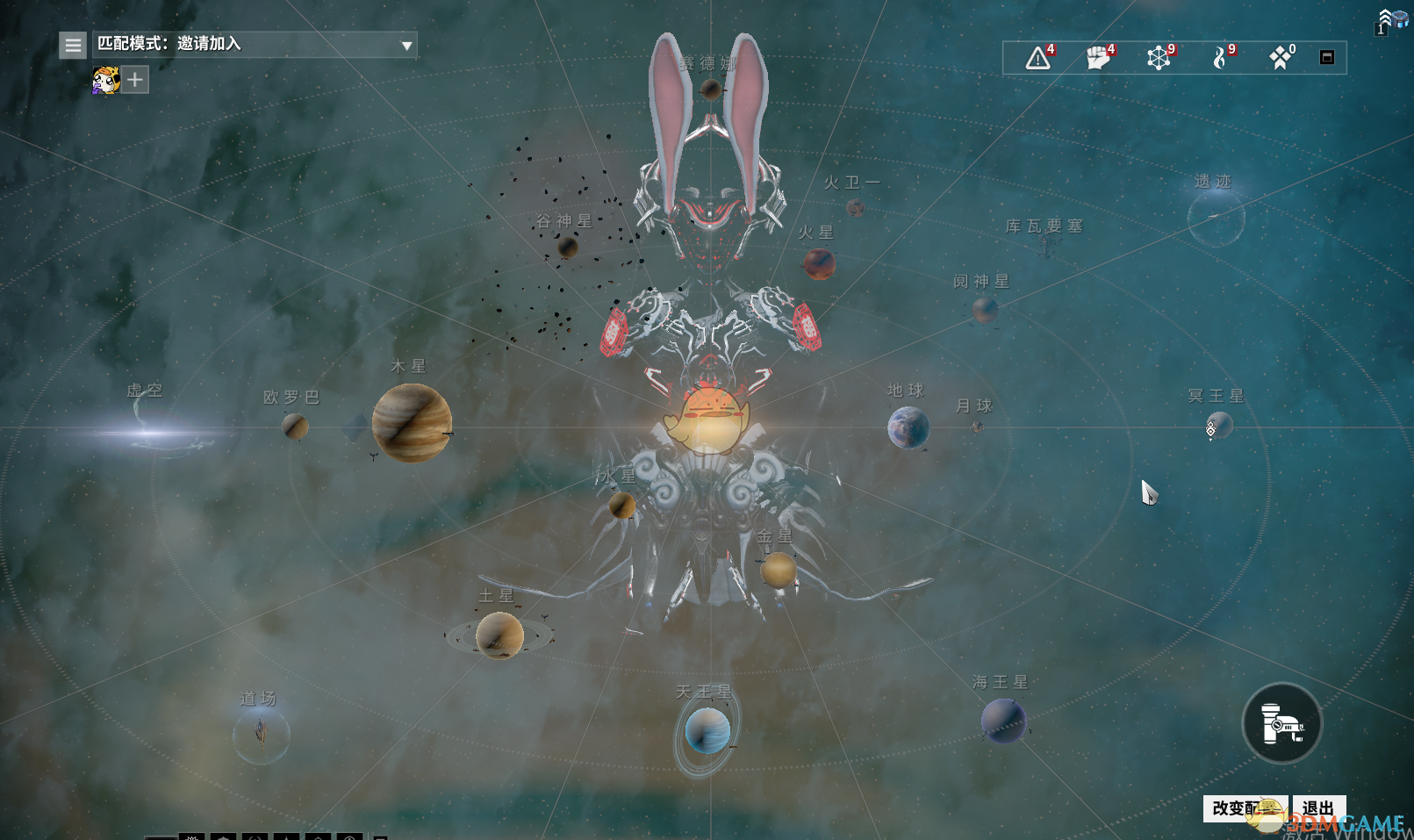Choose Venus (金星) planet
Image resolution: width=1414 pixels, height=840 pixels.
(x=778, y=570)
